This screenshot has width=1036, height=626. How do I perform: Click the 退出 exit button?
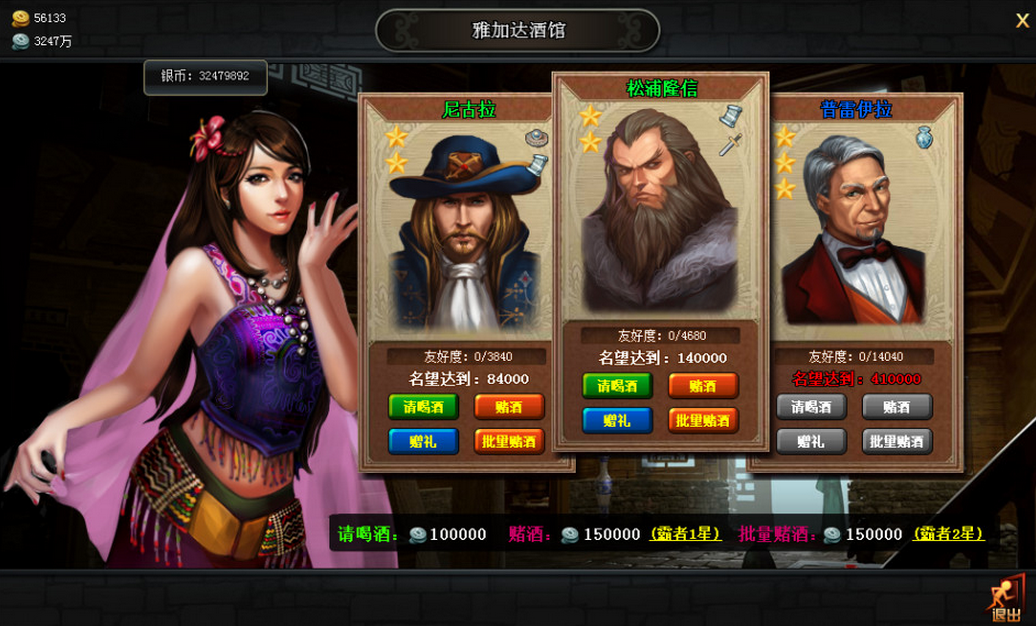(x=1006, y=601)
